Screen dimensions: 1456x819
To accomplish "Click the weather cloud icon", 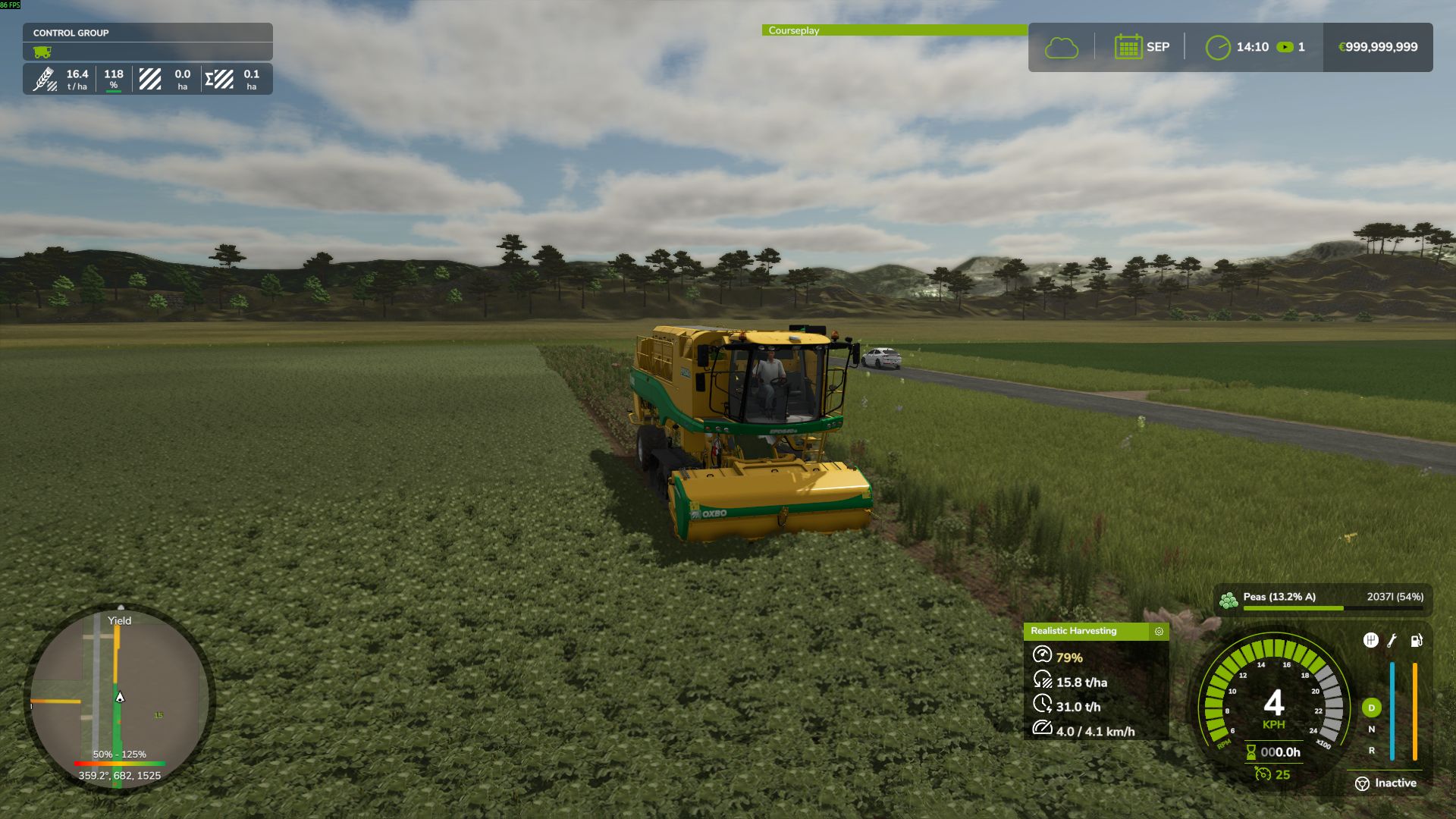I will (1062, 46).
